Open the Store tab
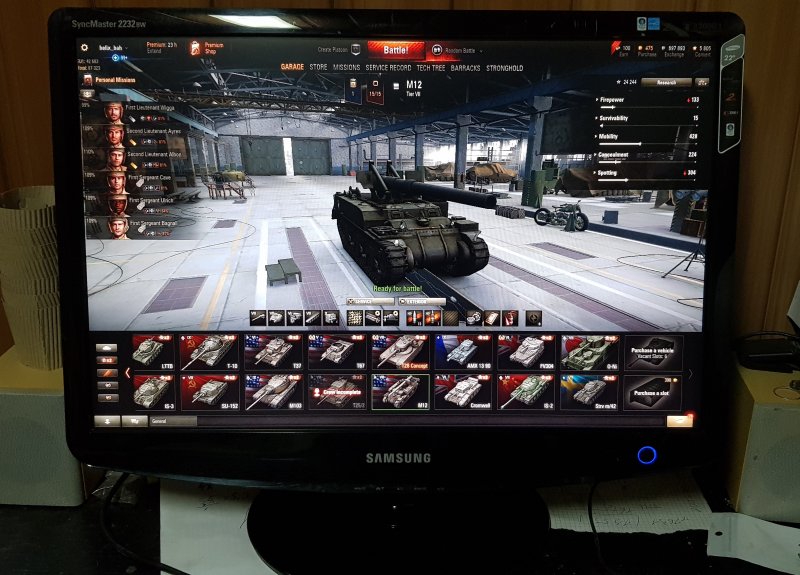The image size is (800, 575). click(318, 68)
